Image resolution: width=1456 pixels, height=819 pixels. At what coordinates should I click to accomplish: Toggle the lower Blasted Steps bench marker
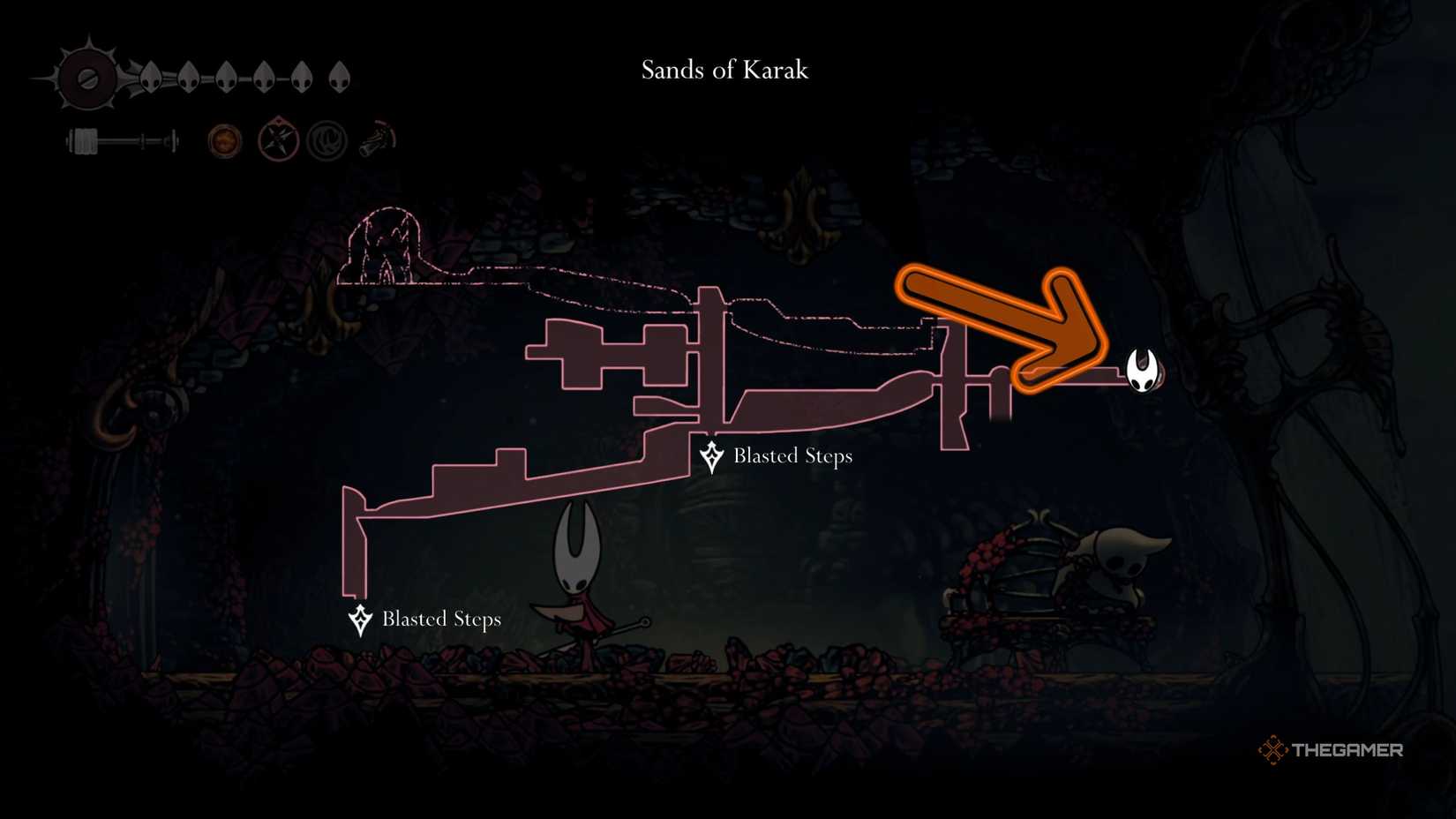pyautogui.click(x=360, y=620)
